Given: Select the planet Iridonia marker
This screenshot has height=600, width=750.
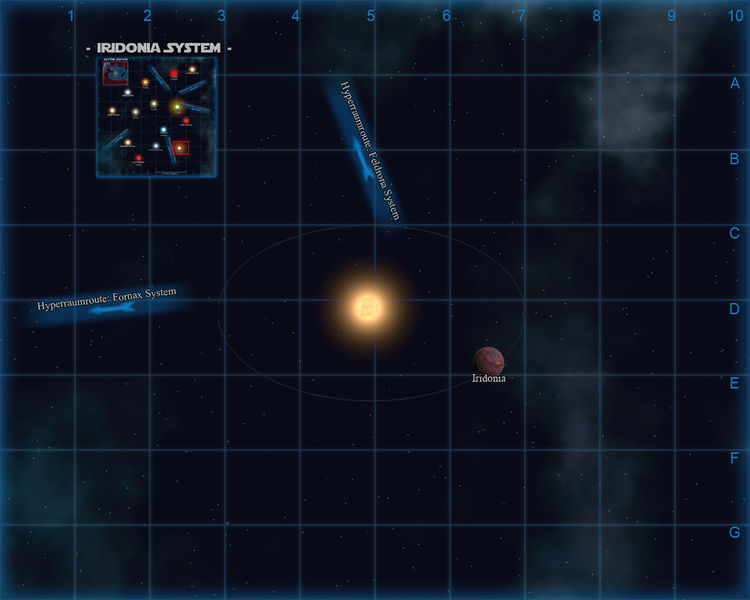Looking at the screenshot, I should (489, 361).
